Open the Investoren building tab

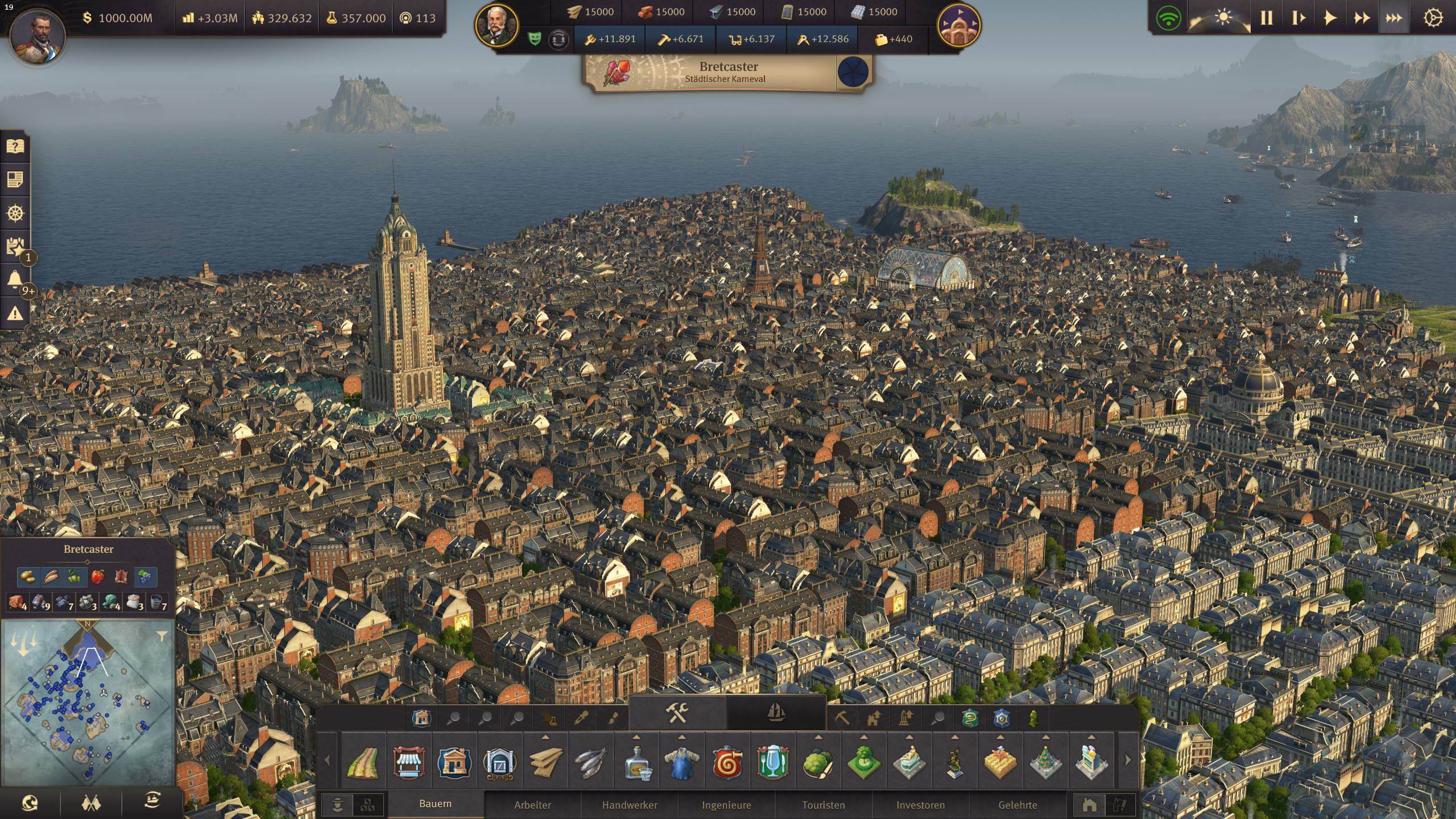920,805
